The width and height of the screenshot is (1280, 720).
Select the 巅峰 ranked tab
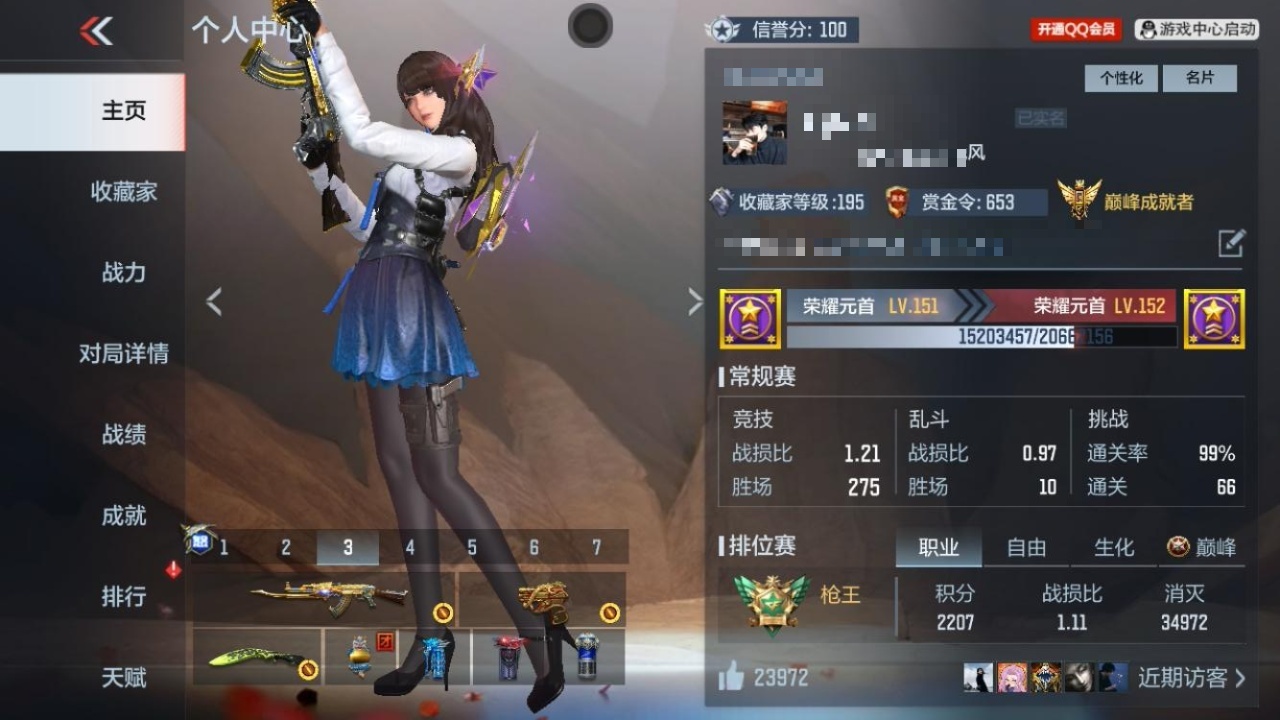pyautogui.click(x=1202, y=547)
